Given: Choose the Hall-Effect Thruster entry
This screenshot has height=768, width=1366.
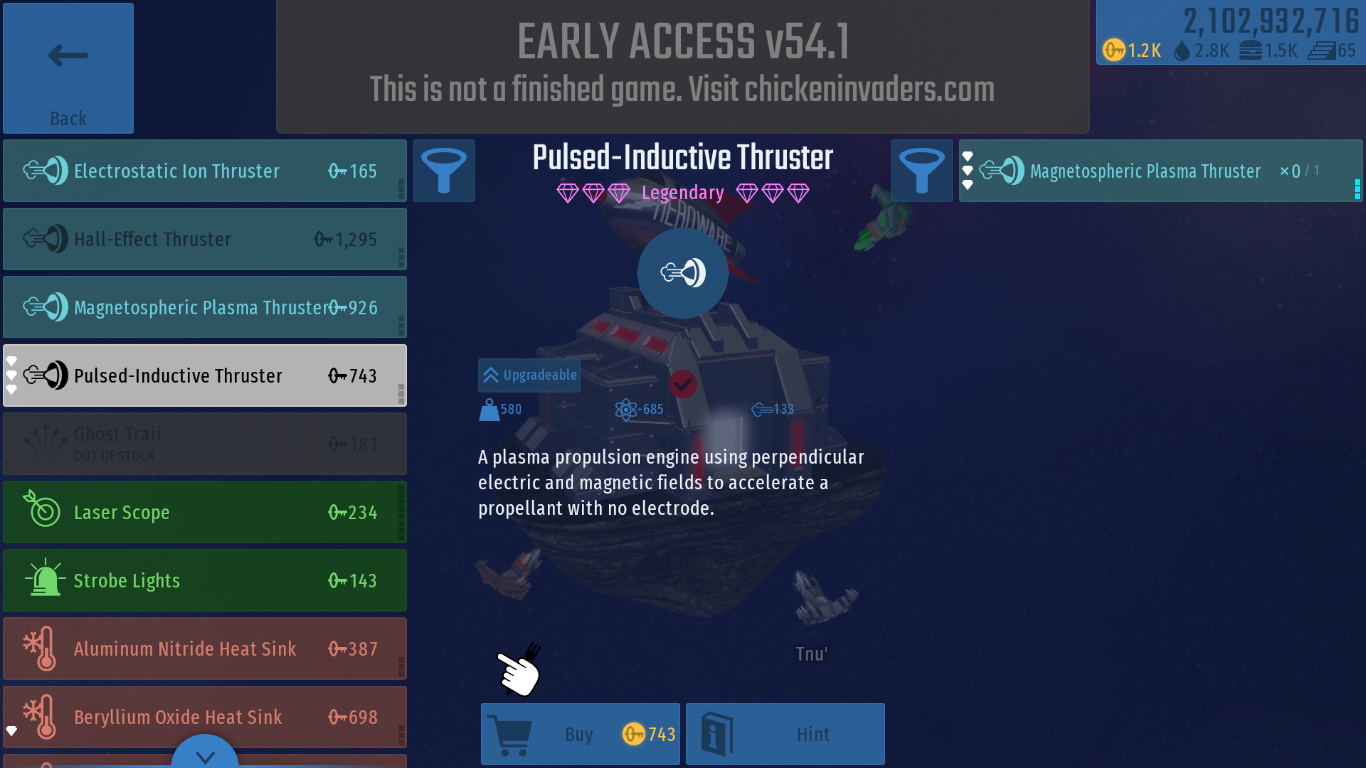Looking at the screenshot, I should 204,239.
